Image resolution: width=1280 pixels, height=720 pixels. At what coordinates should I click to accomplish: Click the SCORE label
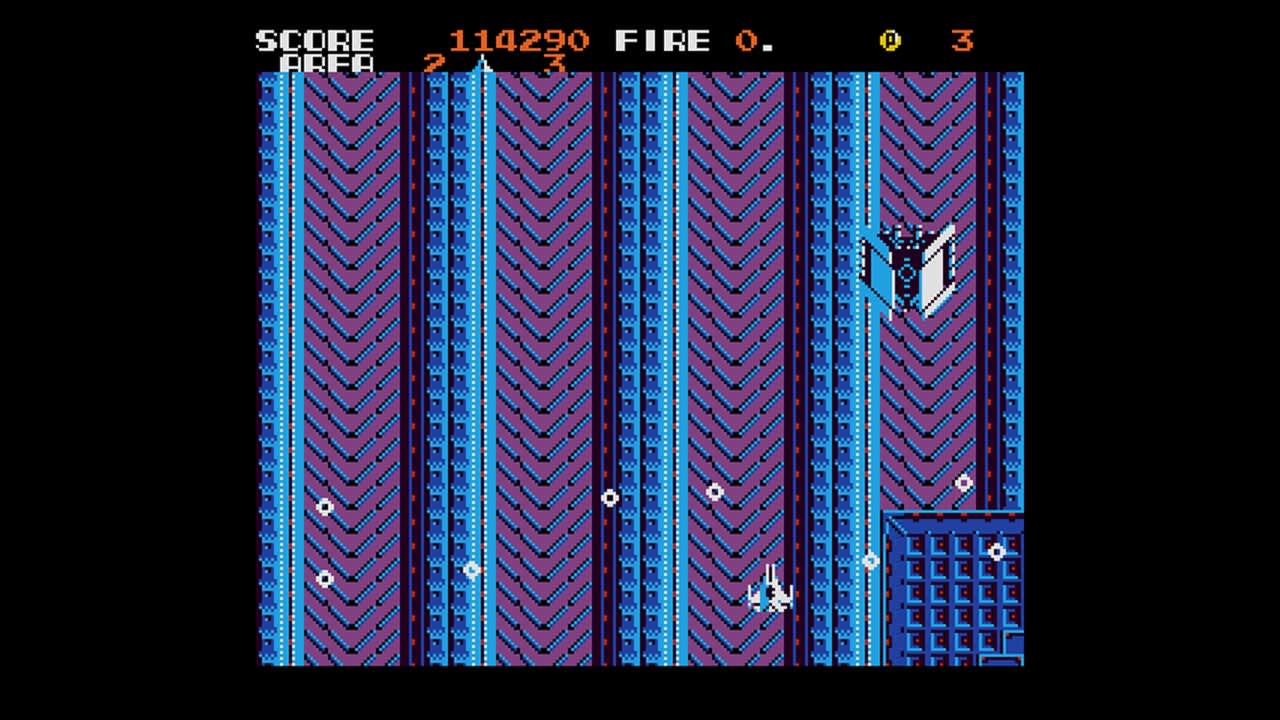tap(314, 40)
